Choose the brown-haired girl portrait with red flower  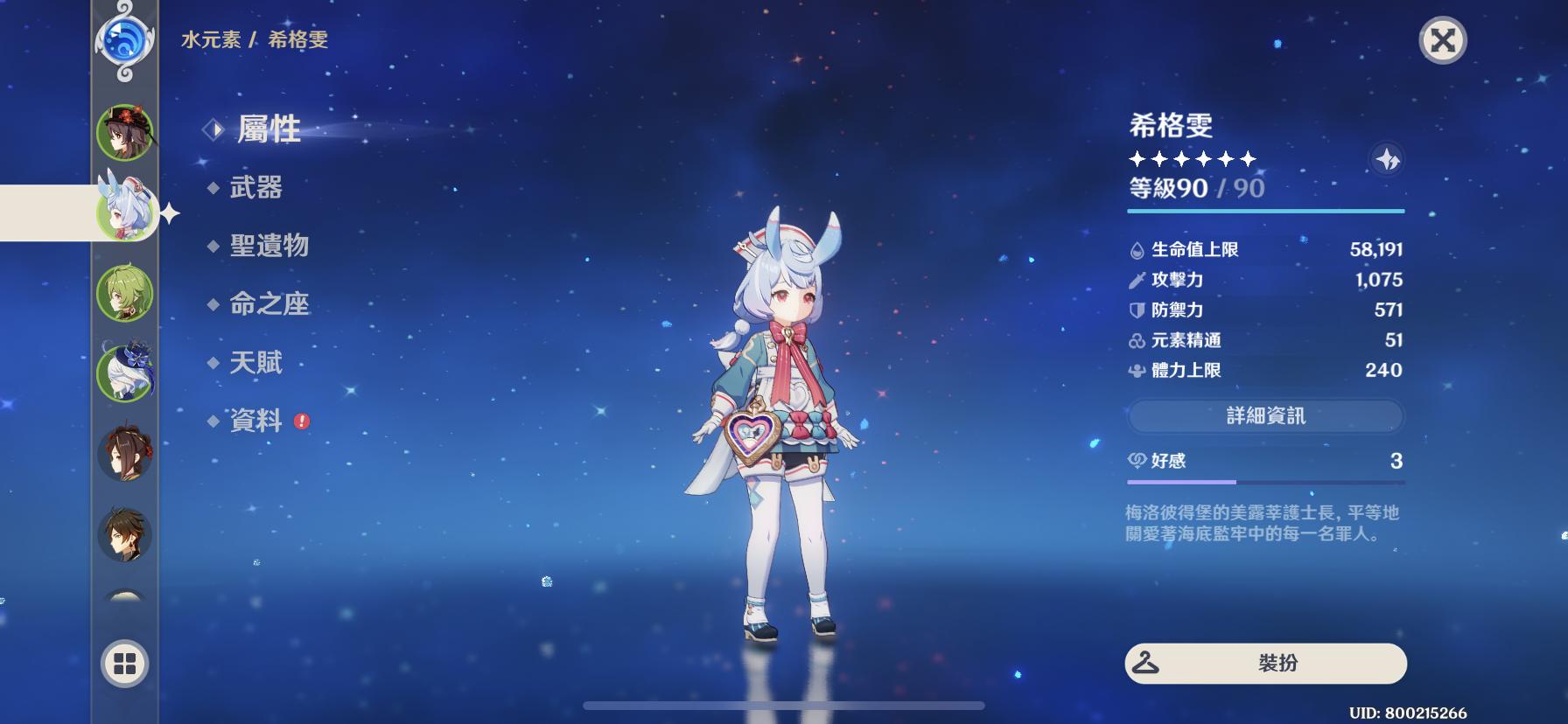coord(125,453)
